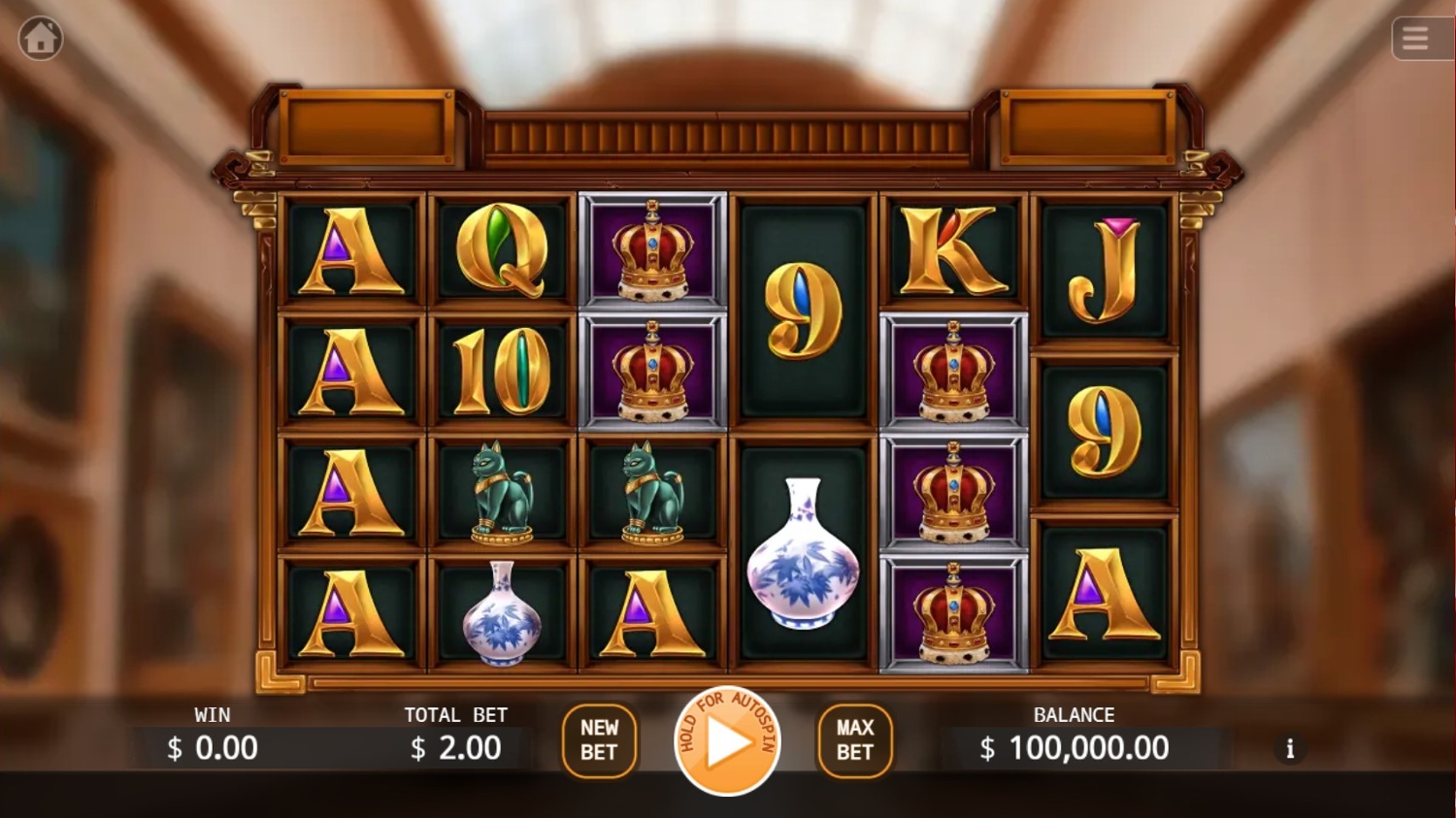
Task: Choose the New Bet button
Action: click(x=599, y=740)
